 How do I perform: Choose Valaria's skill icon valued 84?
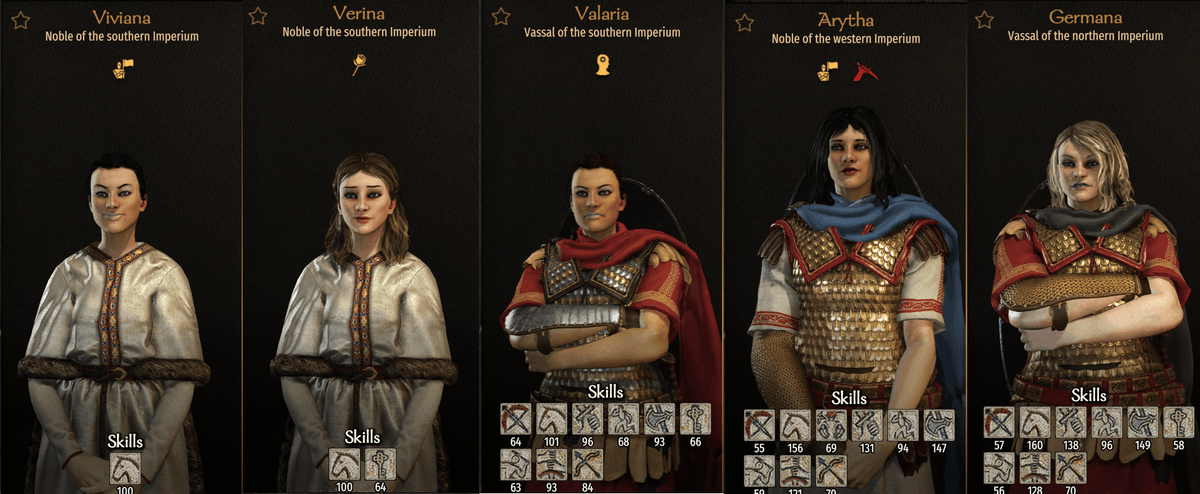(x=589, y=465)
